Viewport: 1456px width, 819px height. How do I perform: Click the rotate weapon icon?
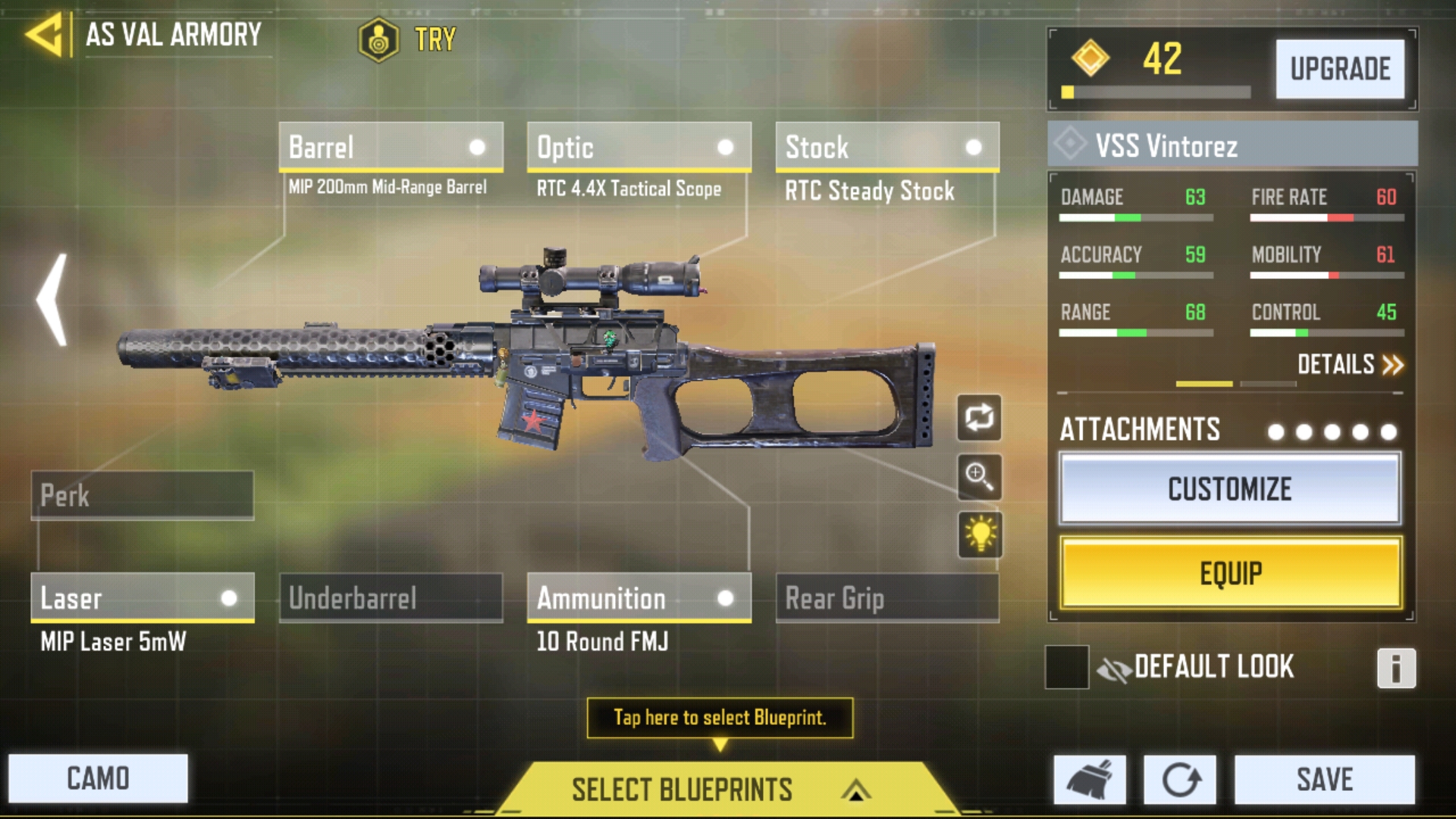979,419
